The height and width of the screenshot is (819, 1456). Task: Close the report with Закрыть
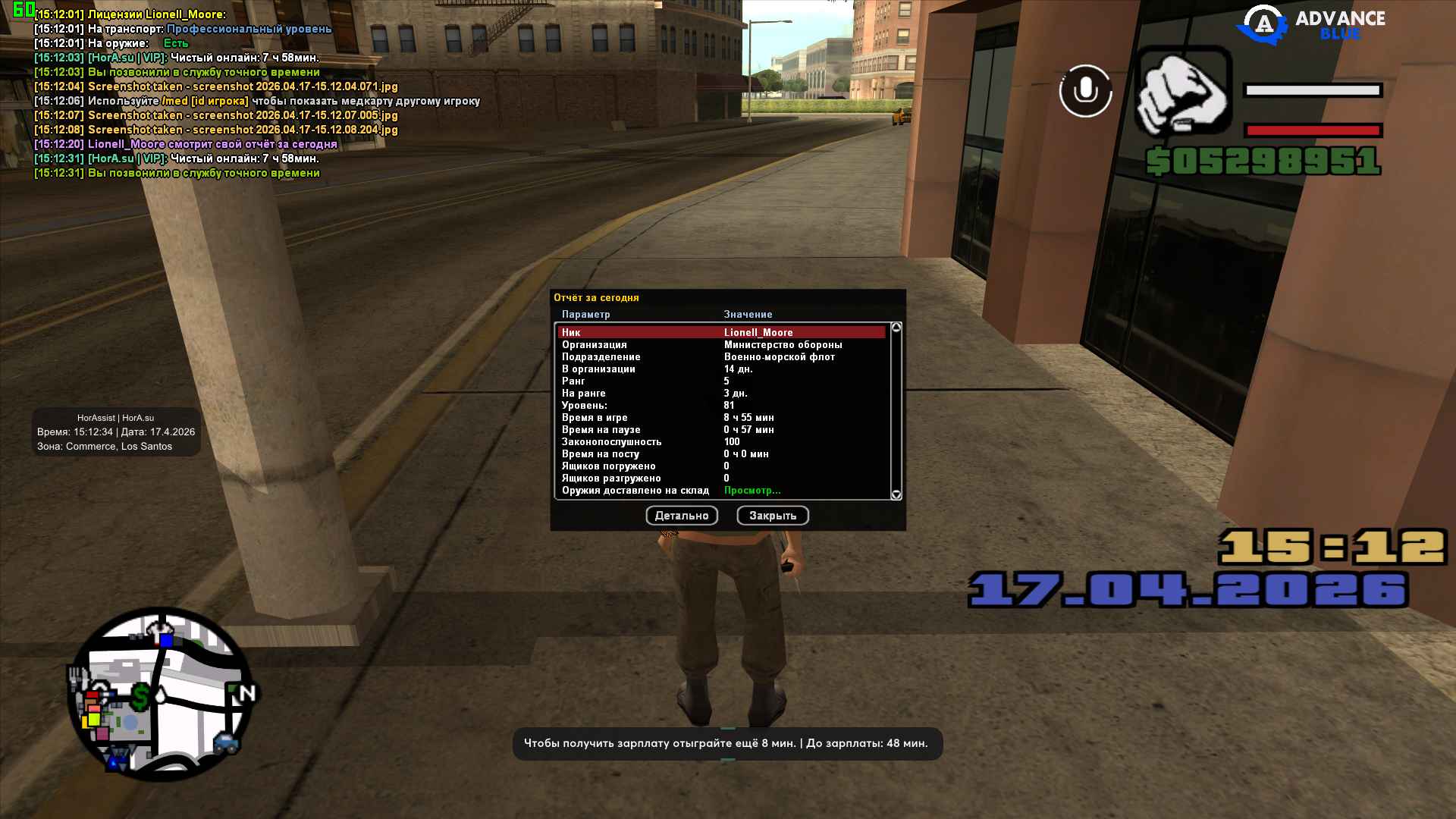[x=772, y=516]
